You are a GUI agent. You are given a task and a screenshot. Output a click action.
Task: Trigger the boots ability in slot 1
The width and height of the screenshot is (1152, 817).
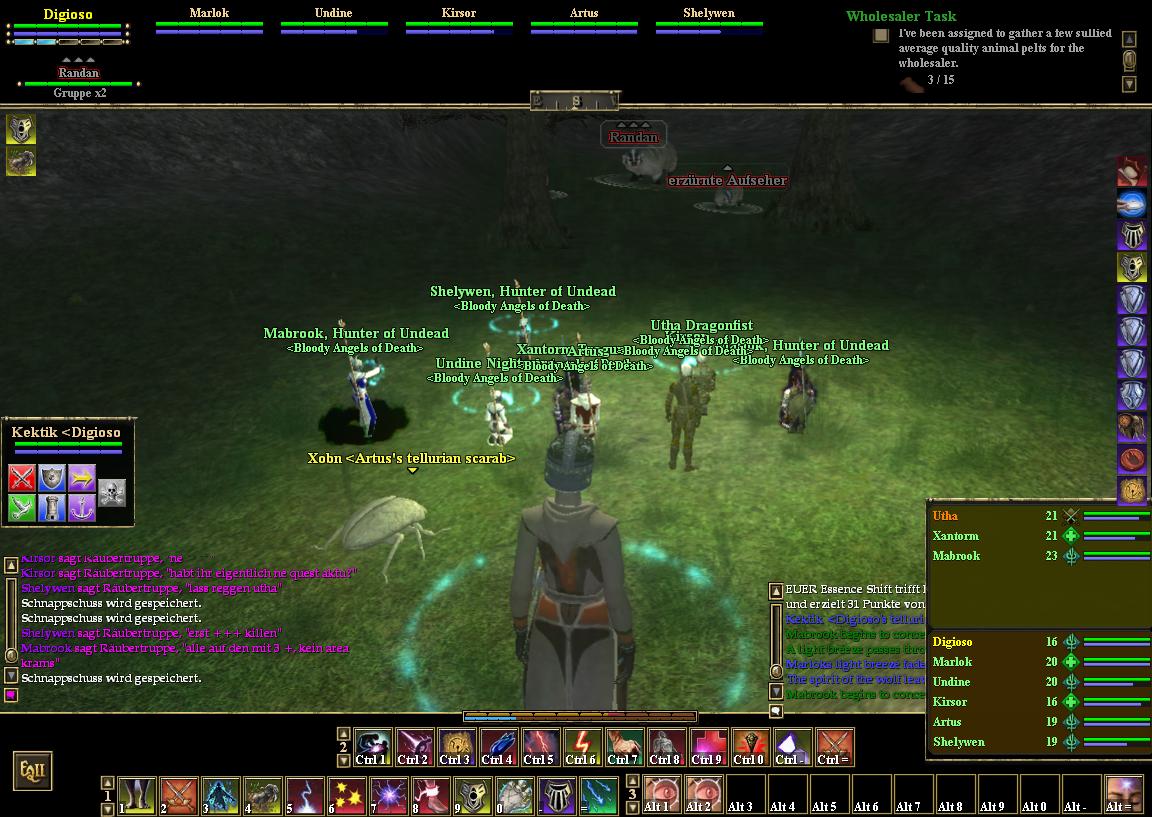tap(137, 795)
